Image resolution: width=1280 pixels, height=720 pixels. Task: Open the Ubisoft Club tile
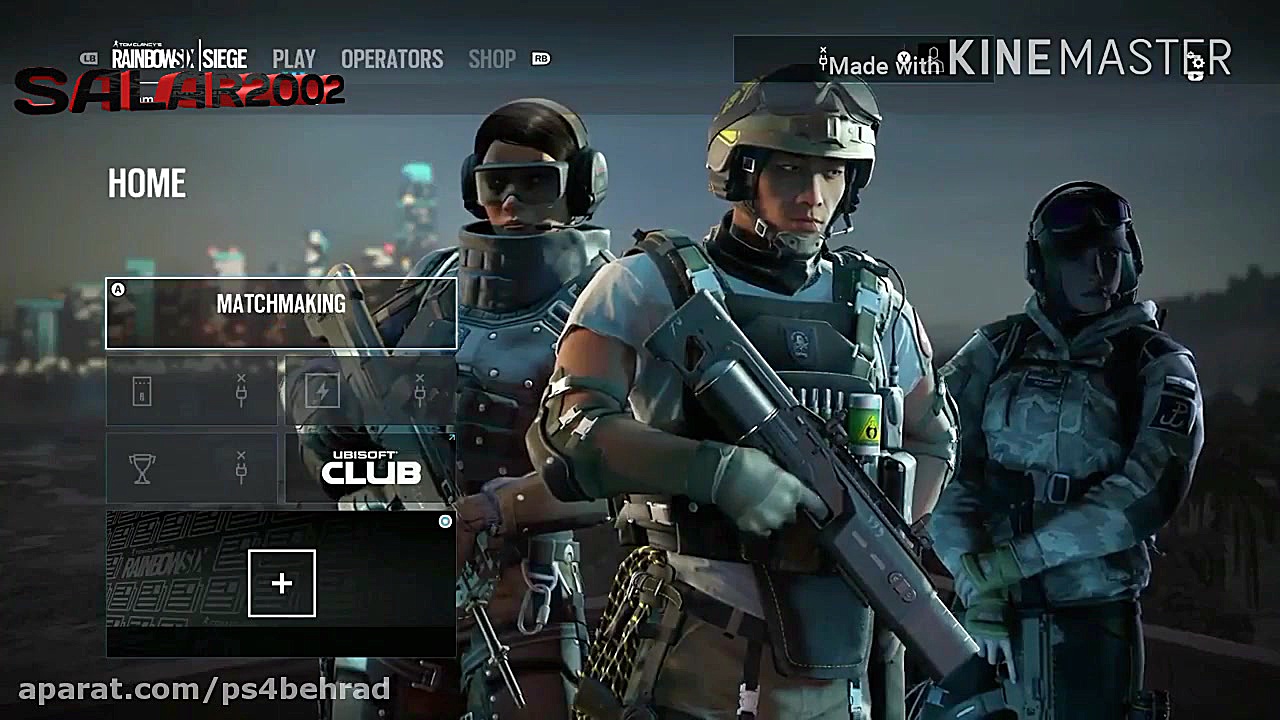(x=370, y=467)
